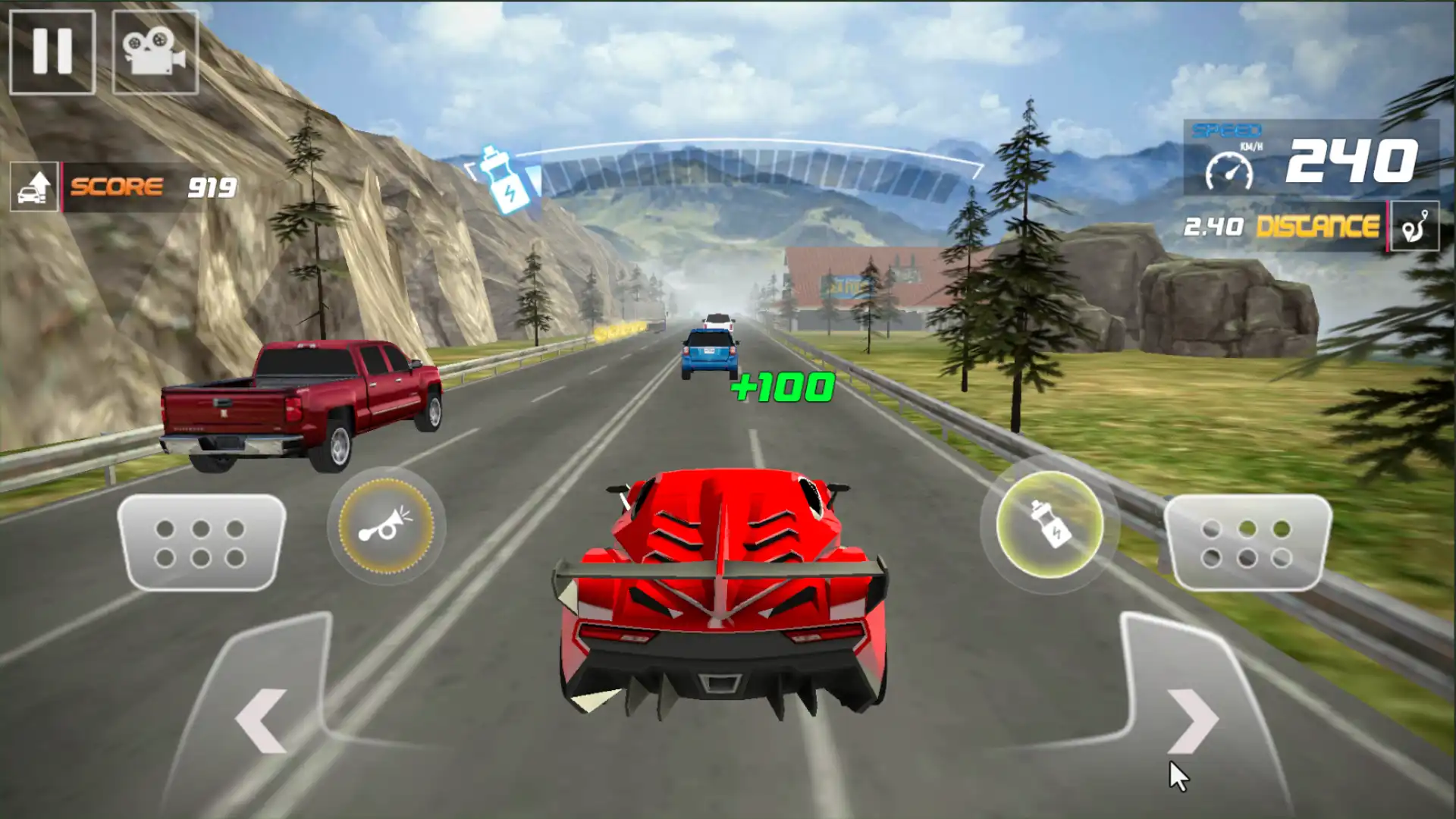The image size is (1456, 819).
Task: Switch the camera view
Action: point(155,52)
